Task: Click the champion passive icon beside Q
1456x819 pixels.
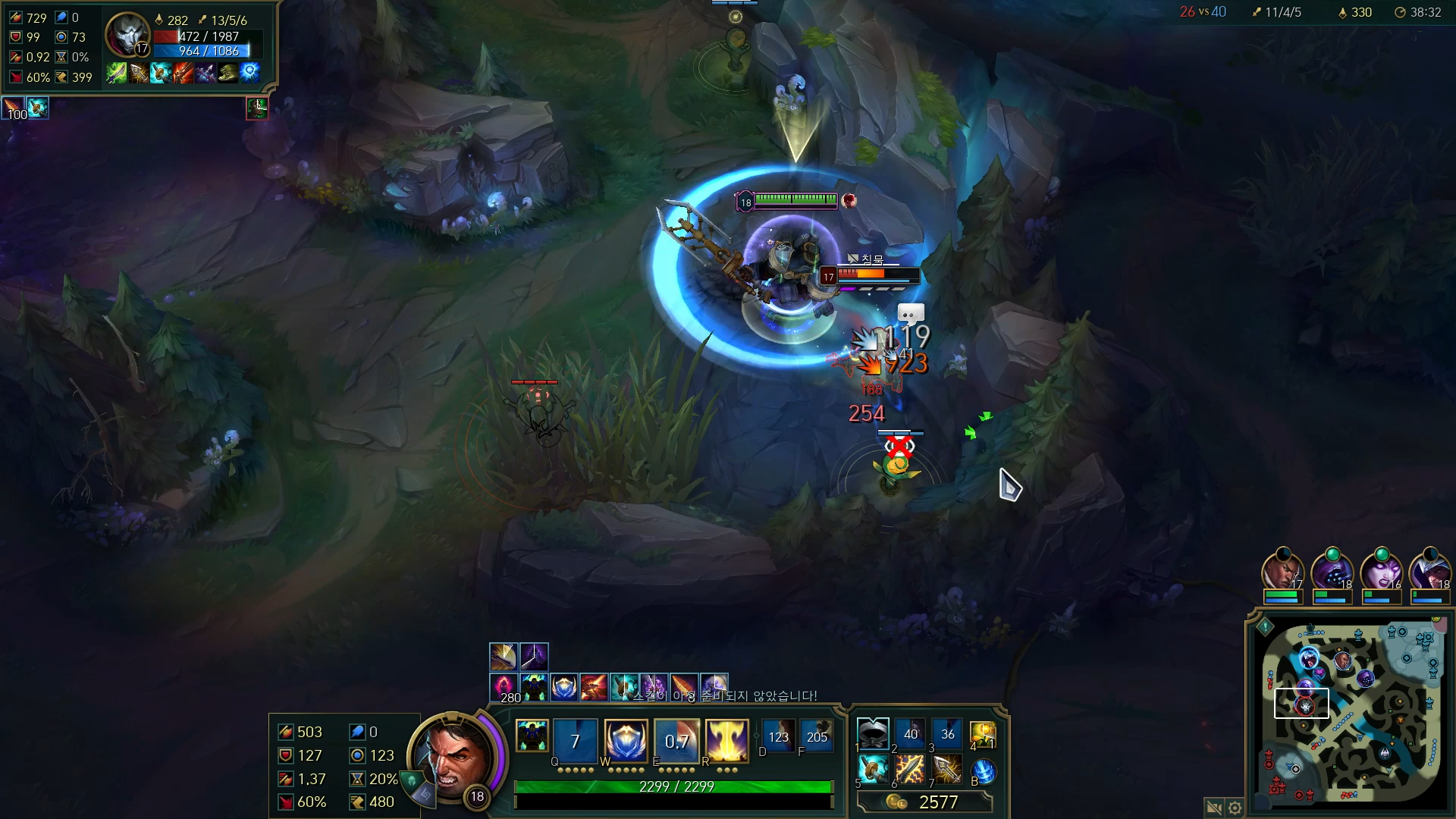Action: click(532, 736)
